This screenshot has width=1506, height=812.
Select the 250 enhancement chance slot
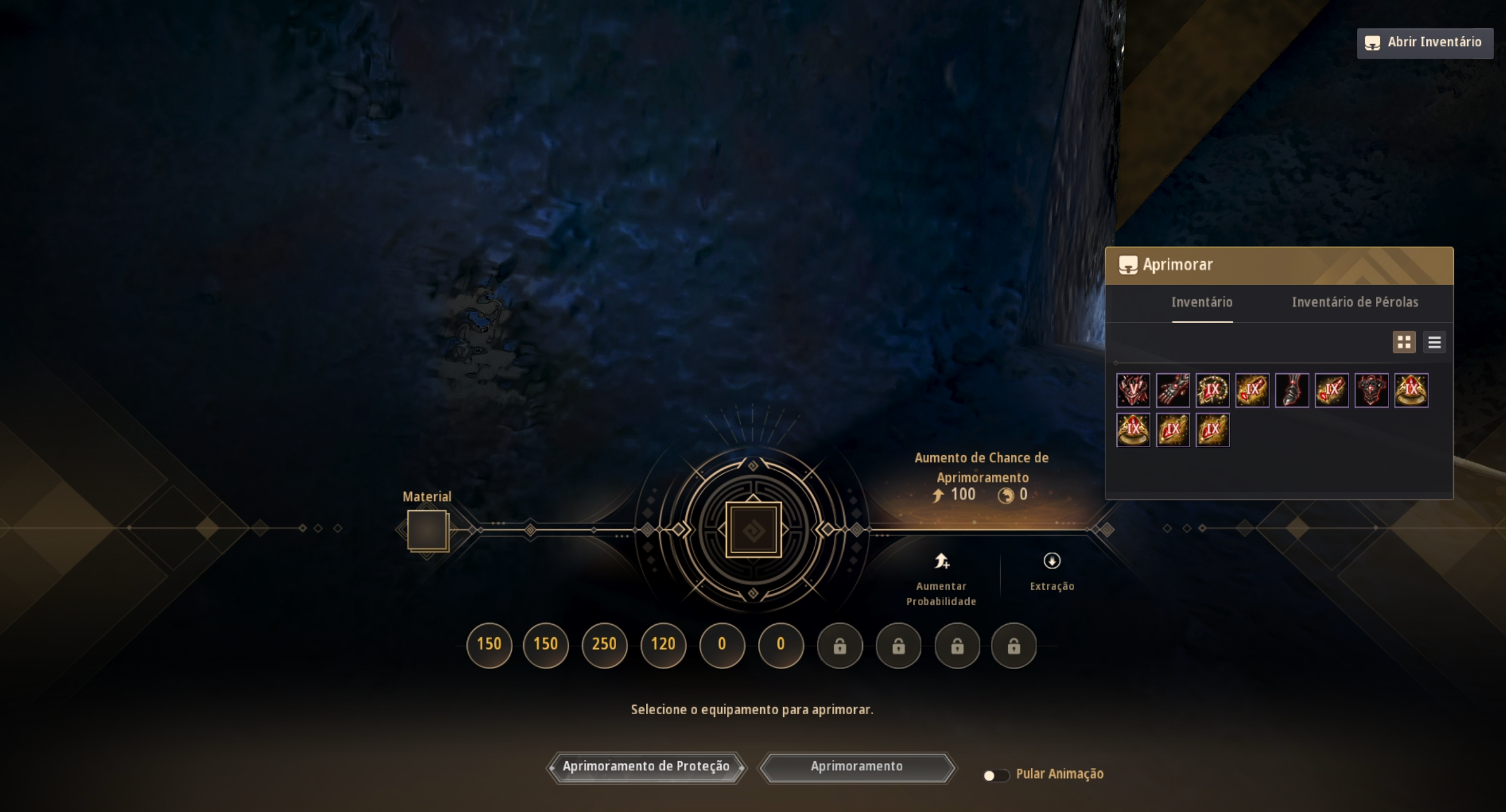604,644
